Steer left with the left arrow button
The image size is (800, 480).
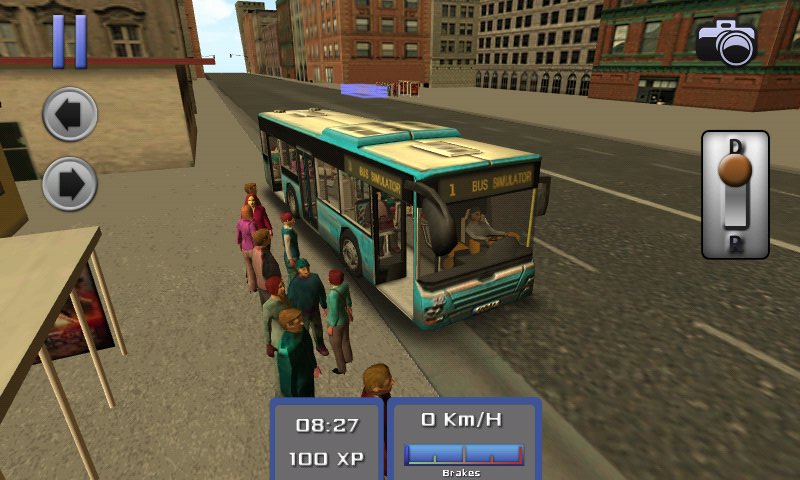click(x=70, y=115)
